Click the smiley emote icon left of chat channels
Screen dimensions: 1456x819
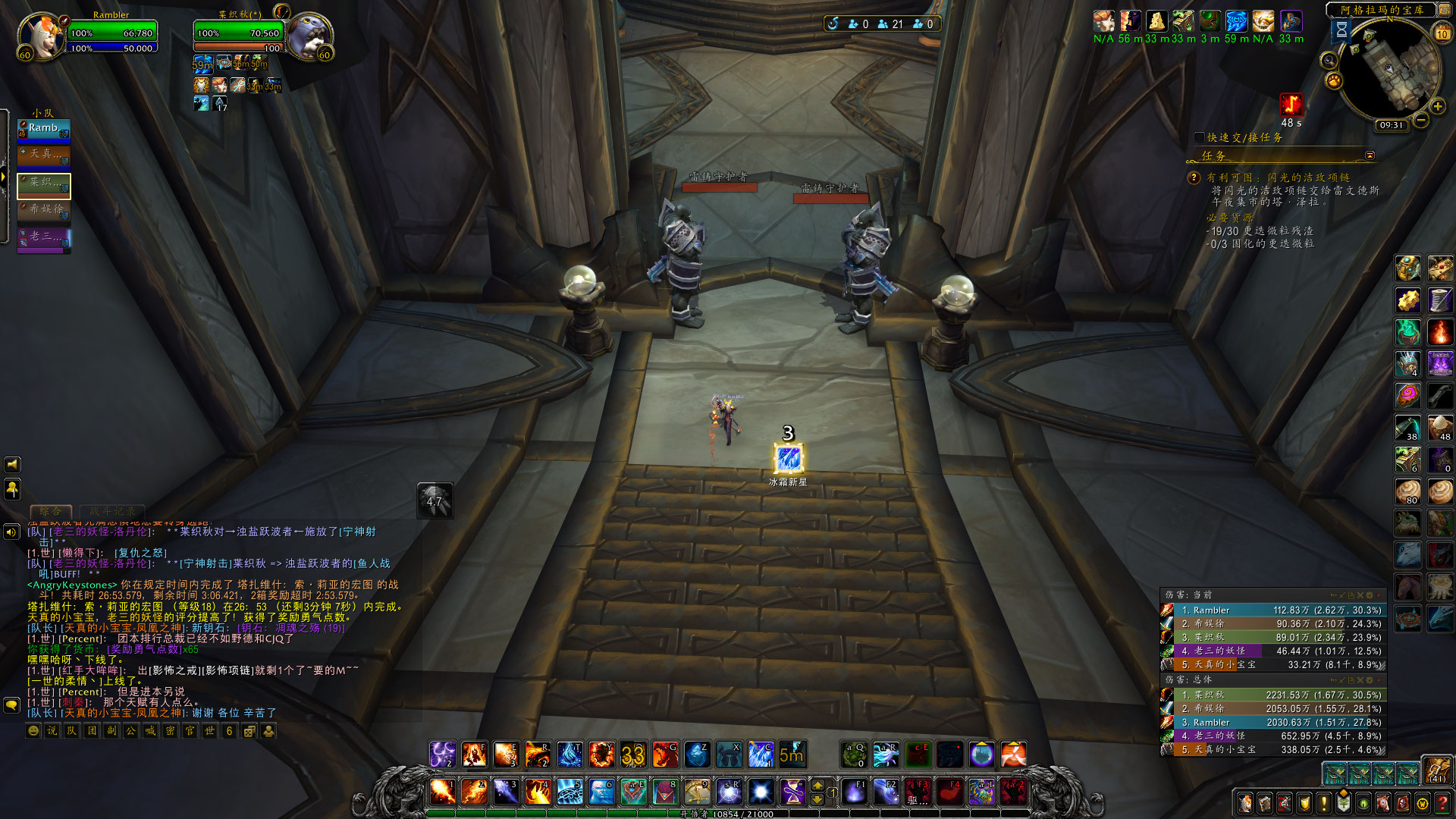click(x=32, y=732)
